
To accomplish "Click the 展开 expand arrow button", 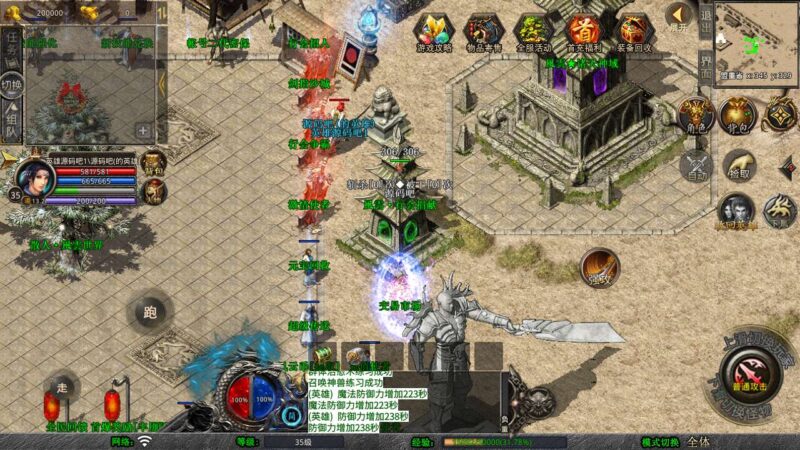I will click(x=680, y=17).
